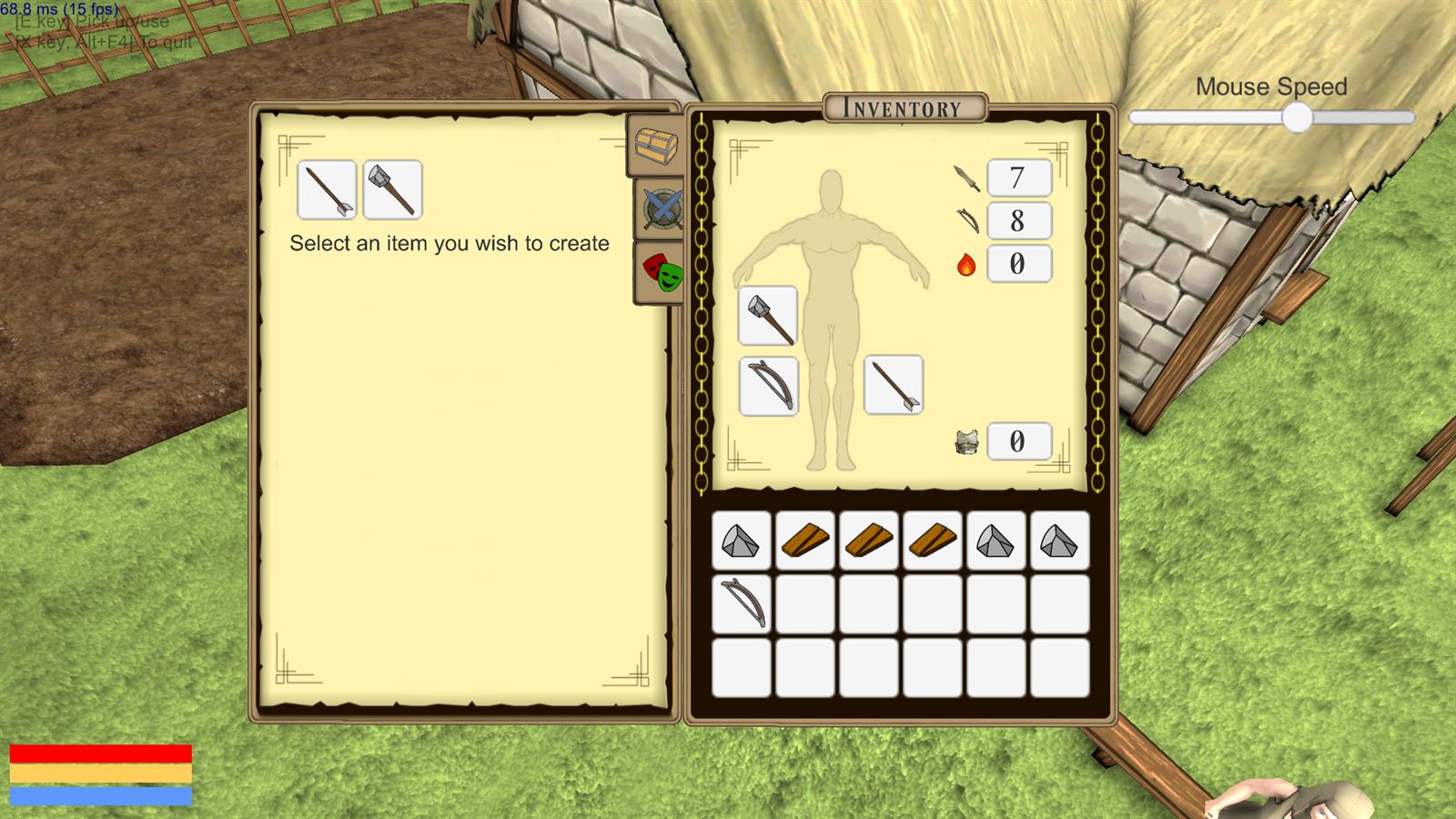The height and width of the screenshot is (819, 1456).
Task: Click the armor skill icon beside the zero counter
Action: 967,443
